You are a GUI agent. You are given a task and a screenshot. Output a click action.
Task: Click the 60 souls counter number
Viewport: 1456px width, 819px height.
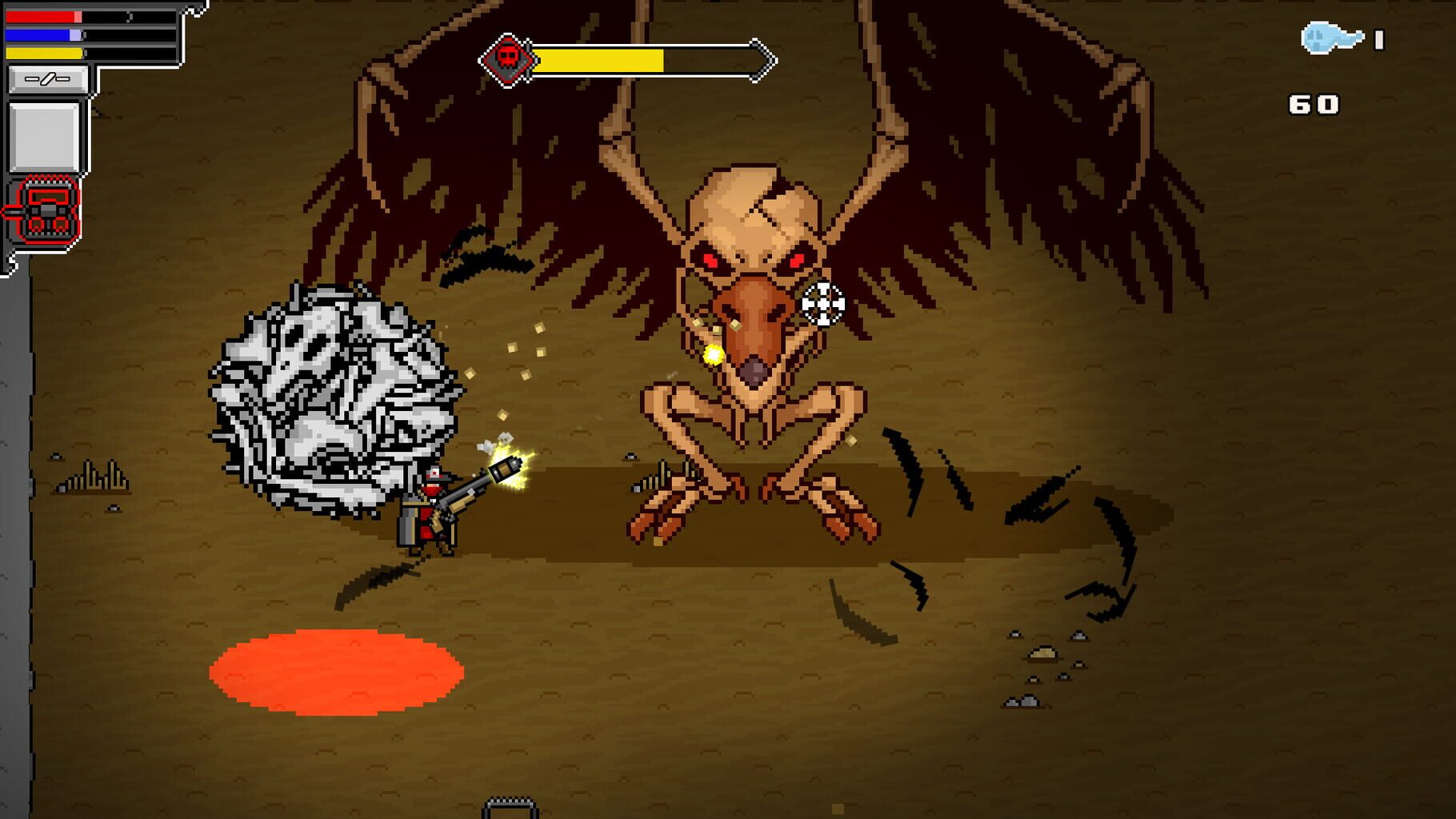click(1314, 104)
